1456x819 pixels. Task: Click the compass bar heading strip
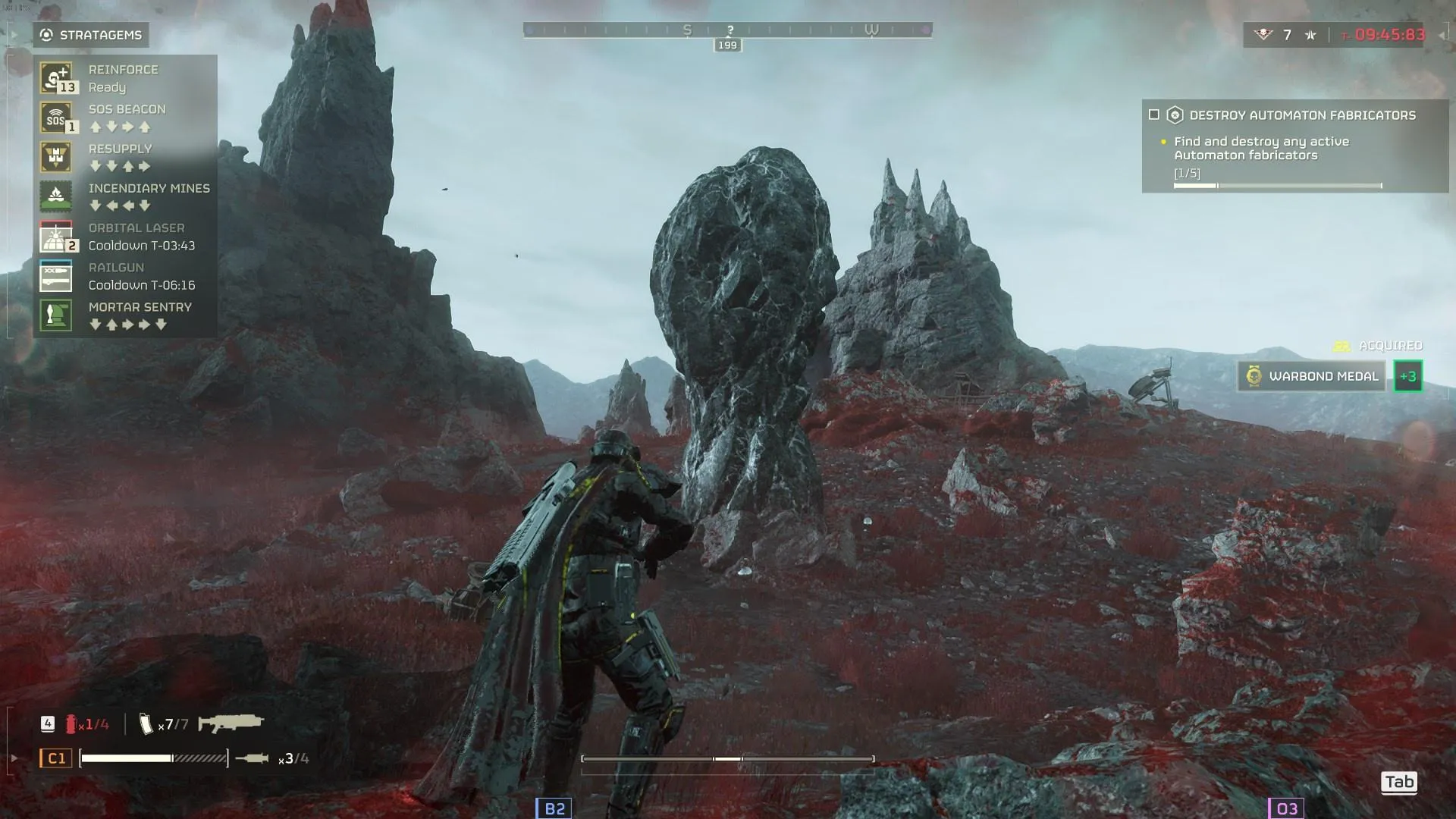click(727, 30)
